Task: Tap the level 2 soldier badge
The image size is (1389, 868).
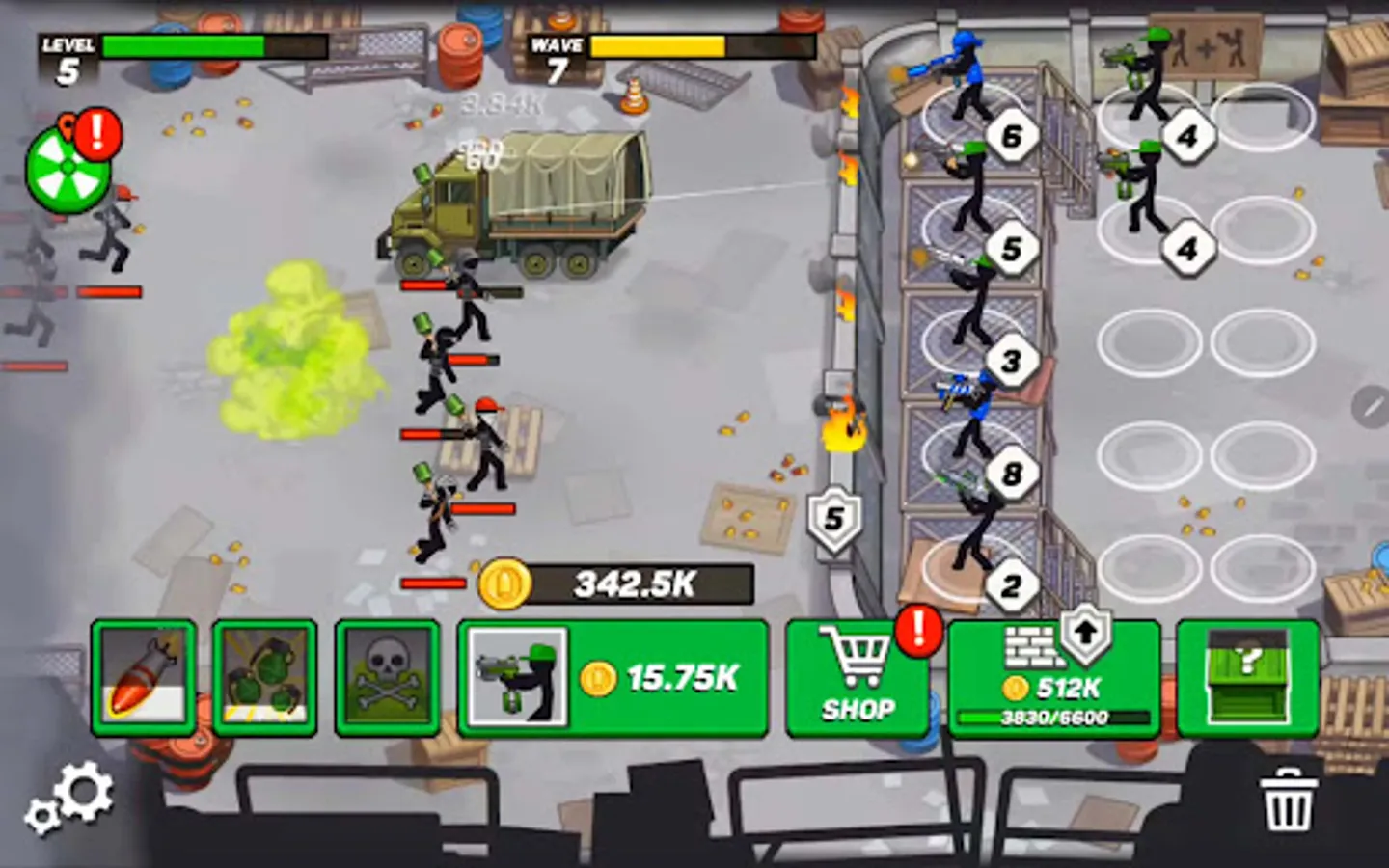Action: click(1012, 584)
